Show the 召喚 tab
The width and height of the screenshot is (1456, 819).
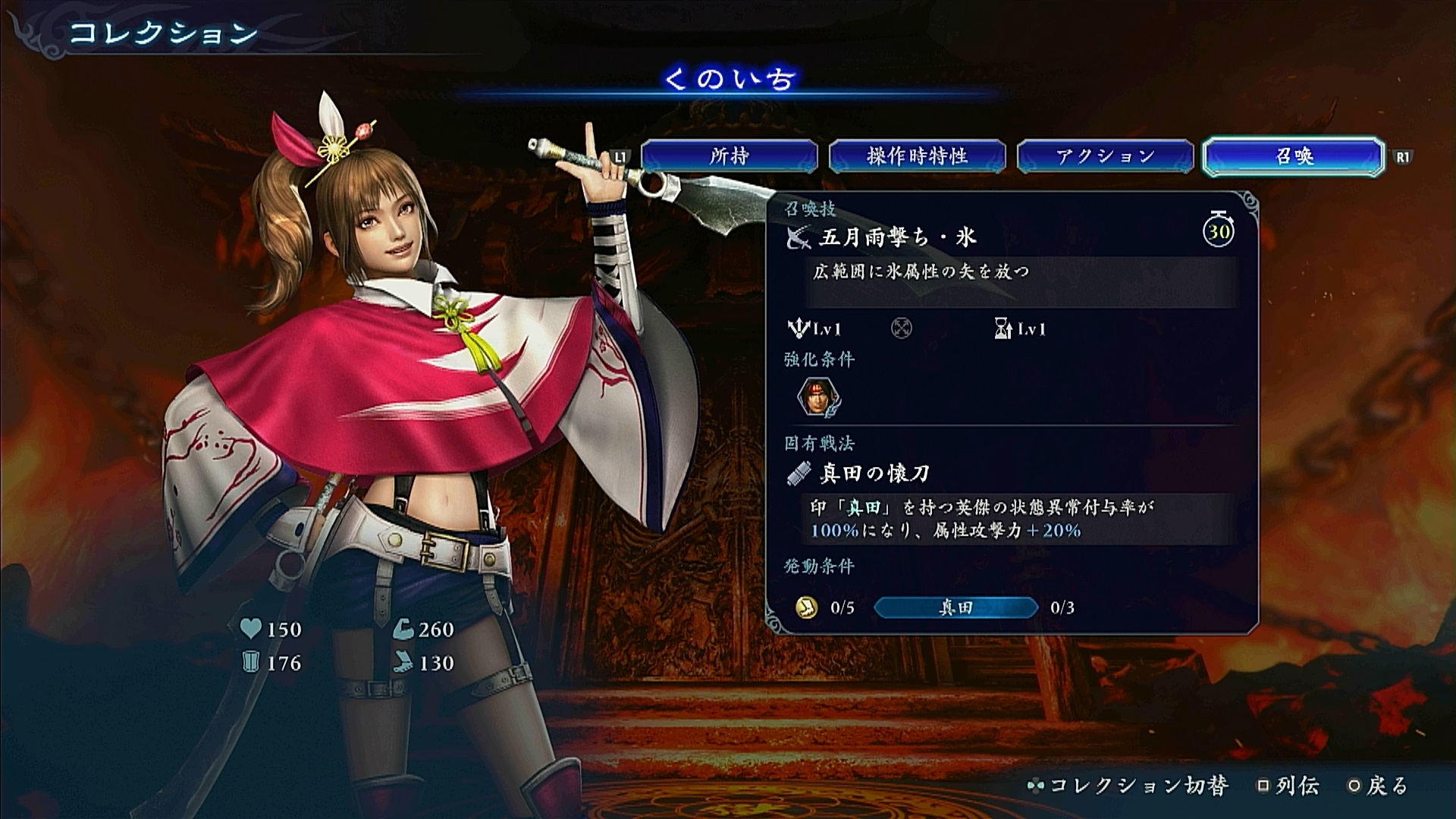(x=1294, y=156)
